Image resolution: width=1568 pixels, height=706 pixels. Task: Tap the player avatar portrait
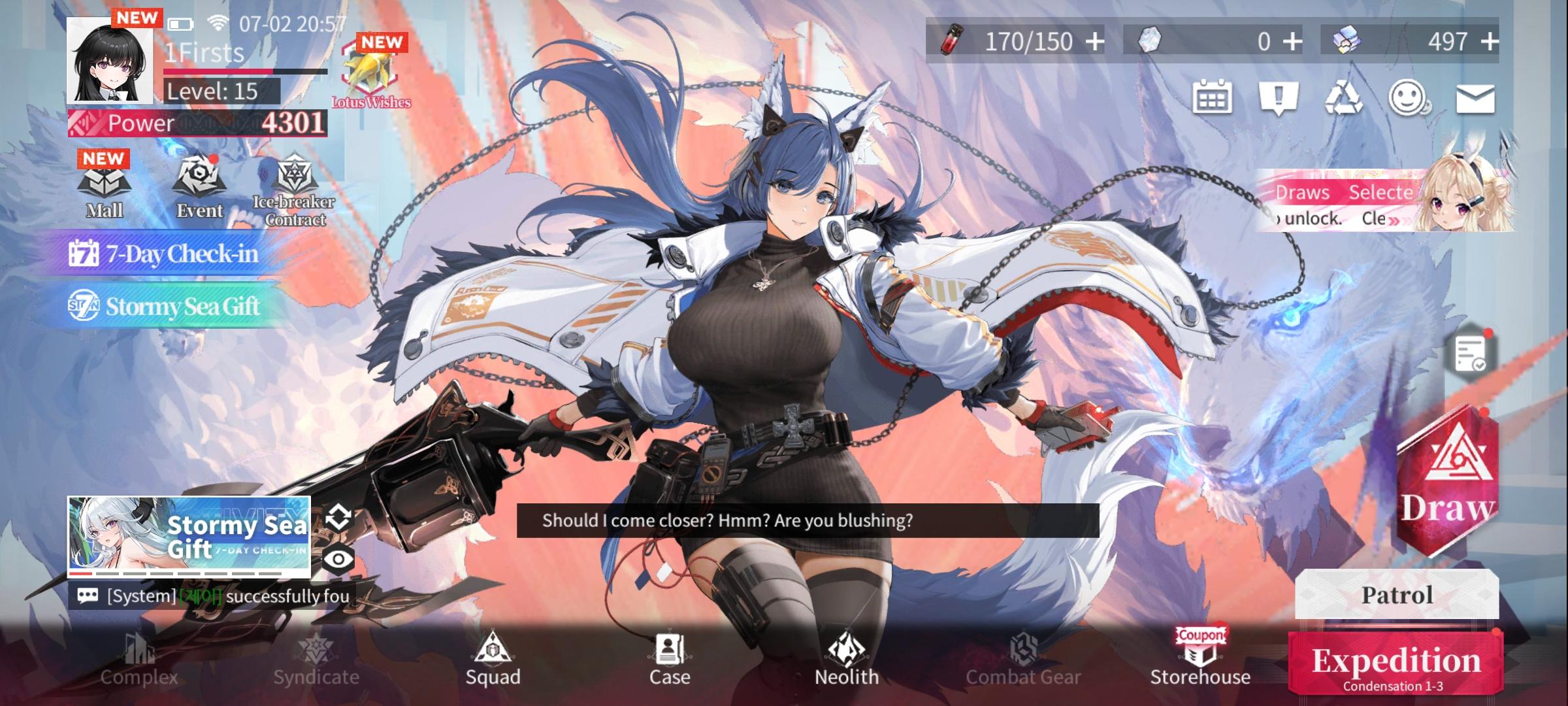[111, 65]
